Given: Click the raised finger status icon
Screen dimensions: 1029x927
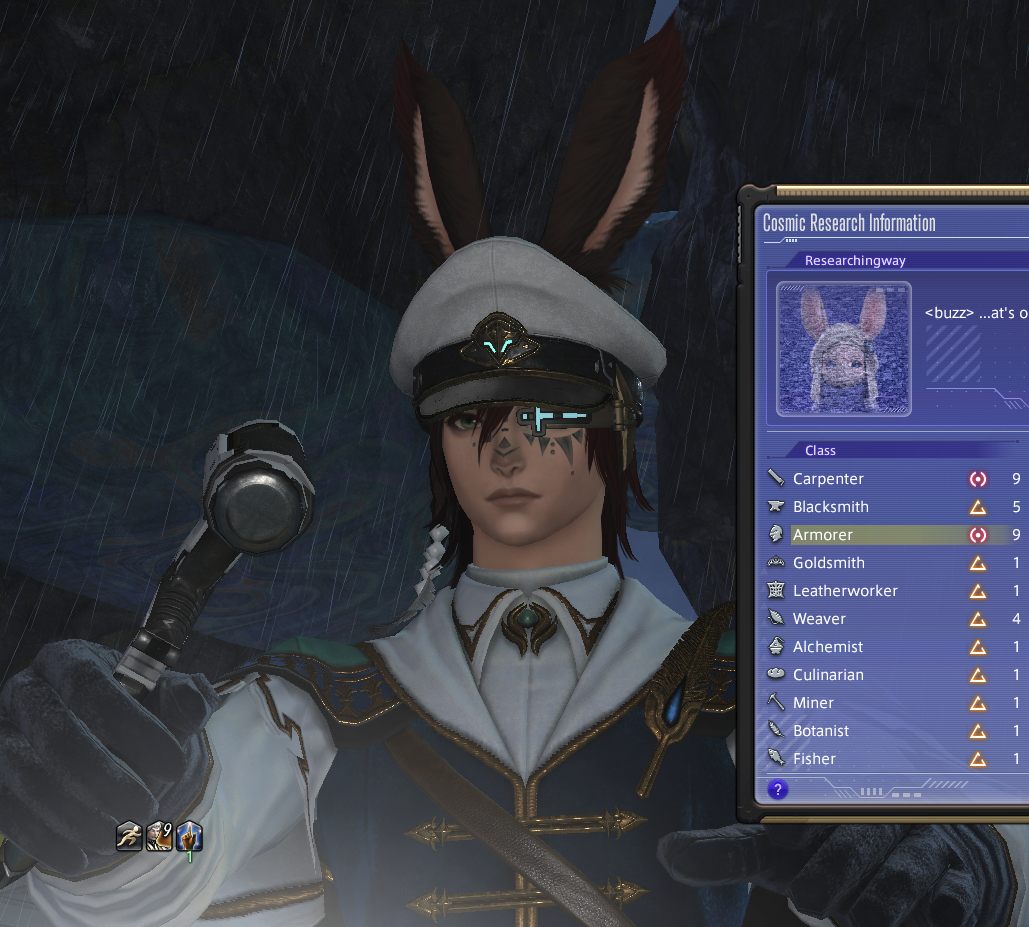Looking at the screenshot, I should 190,835.
